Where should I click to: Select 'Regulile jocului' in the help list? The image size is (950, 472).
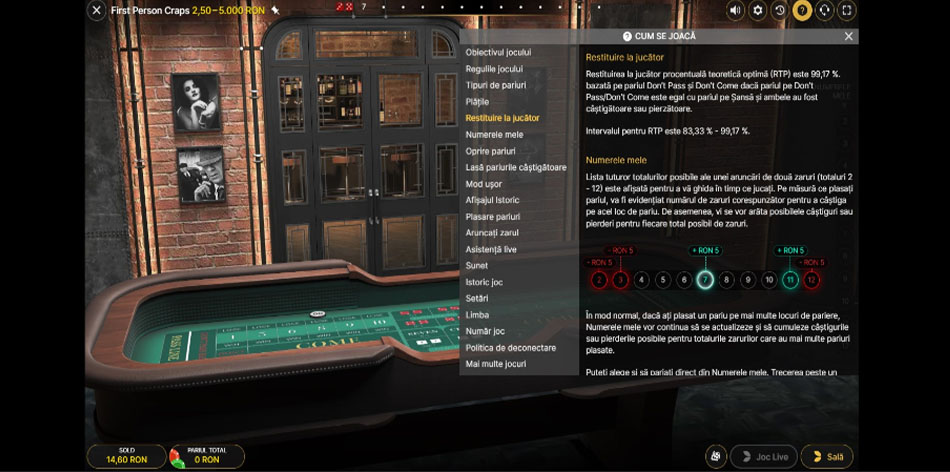pyautogui.click(x=494, y=69)
